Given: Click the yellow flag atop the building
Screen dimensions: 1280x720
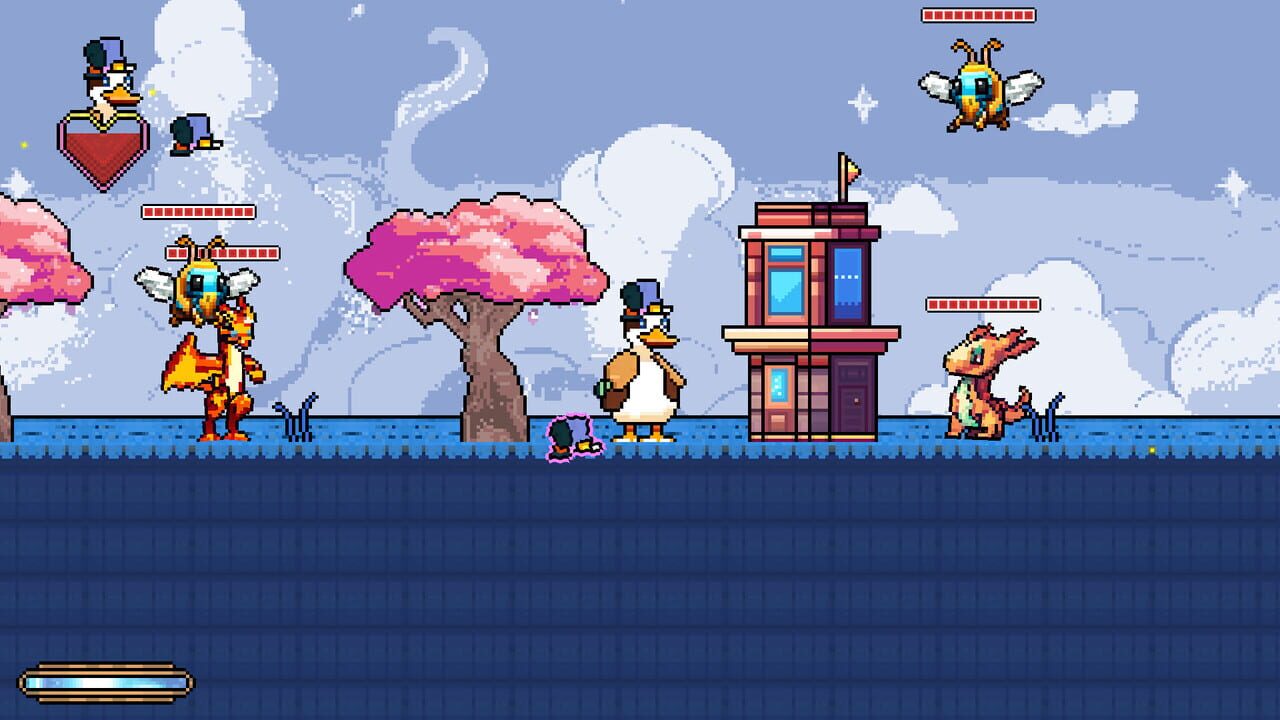Looking at the screenshot, I should click(x=850, y=170).
